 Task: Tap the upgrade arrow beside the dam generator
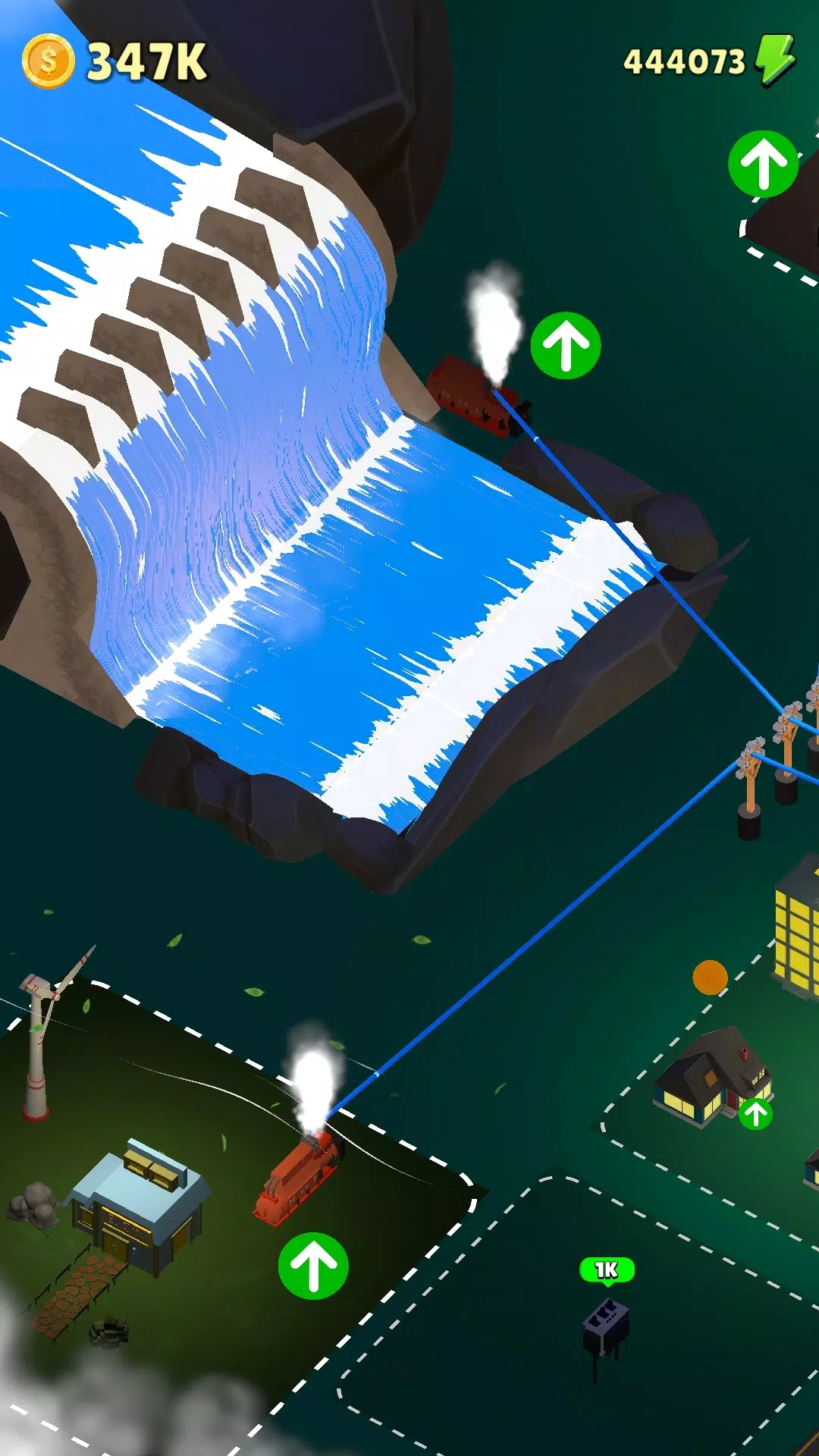566,346
